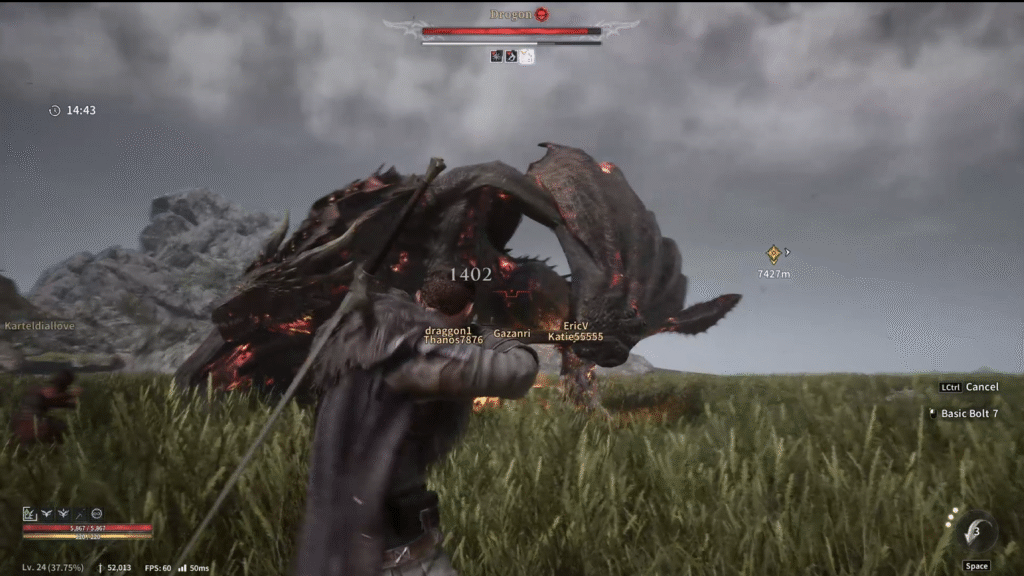This screenshot has width=1024, height=576.
Task: Inspect the white armor status icon under Drogon's bar
Action: click(527, 56)
